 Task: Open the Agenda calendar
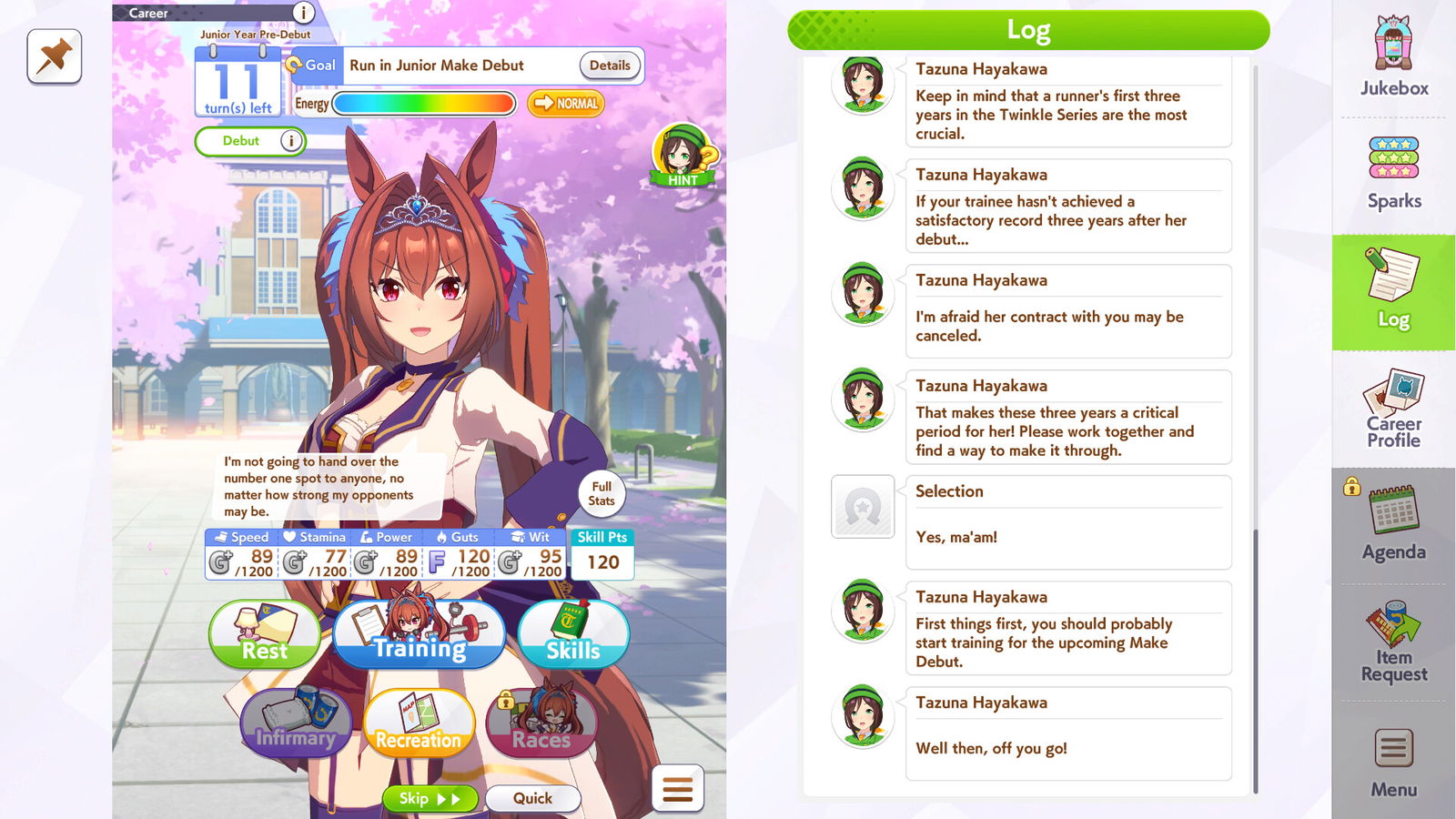(1393, 523)
